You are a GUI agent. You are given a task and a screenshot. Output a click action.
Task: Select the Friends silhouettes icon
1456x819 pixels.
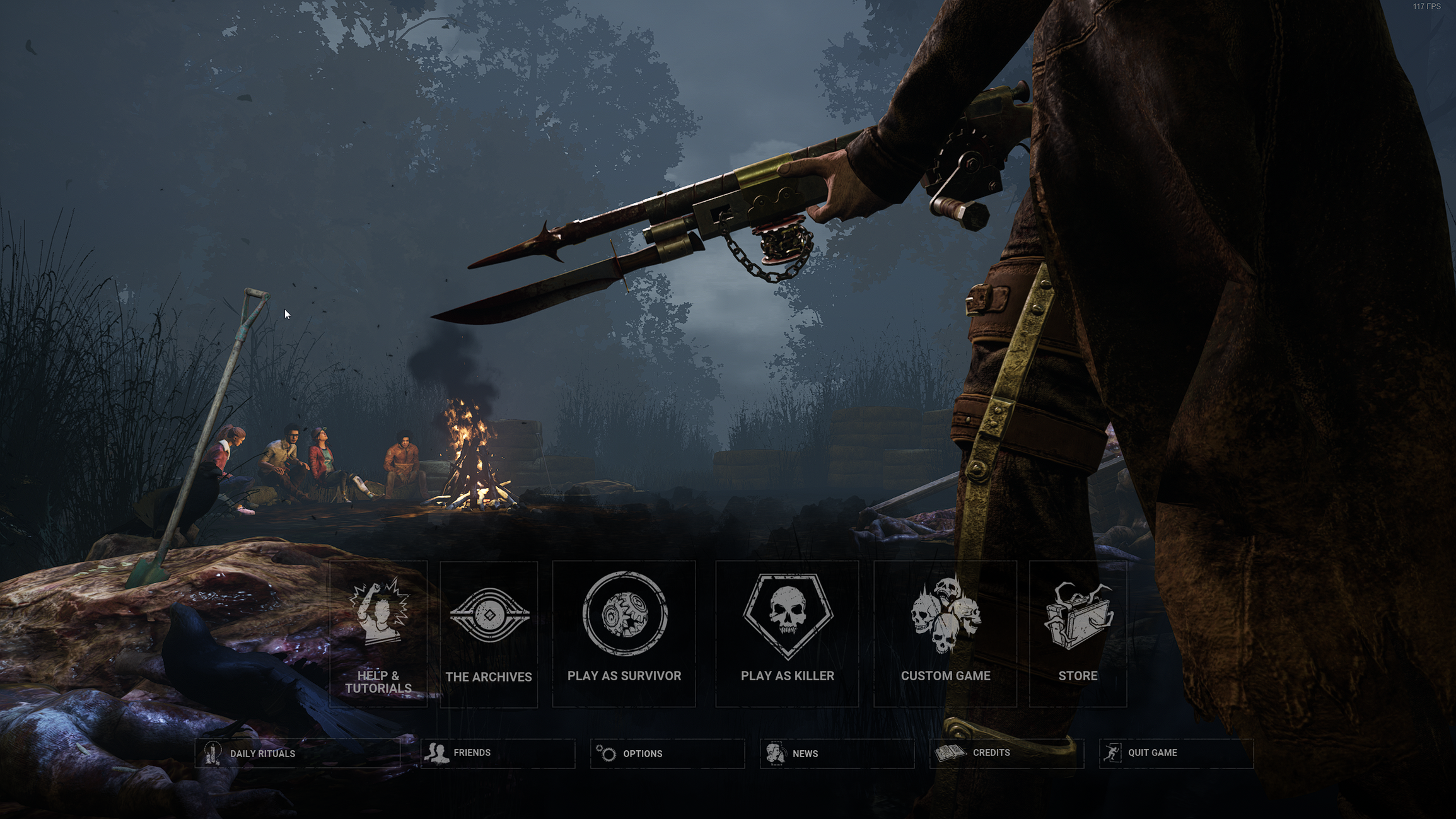pos(436,752)
